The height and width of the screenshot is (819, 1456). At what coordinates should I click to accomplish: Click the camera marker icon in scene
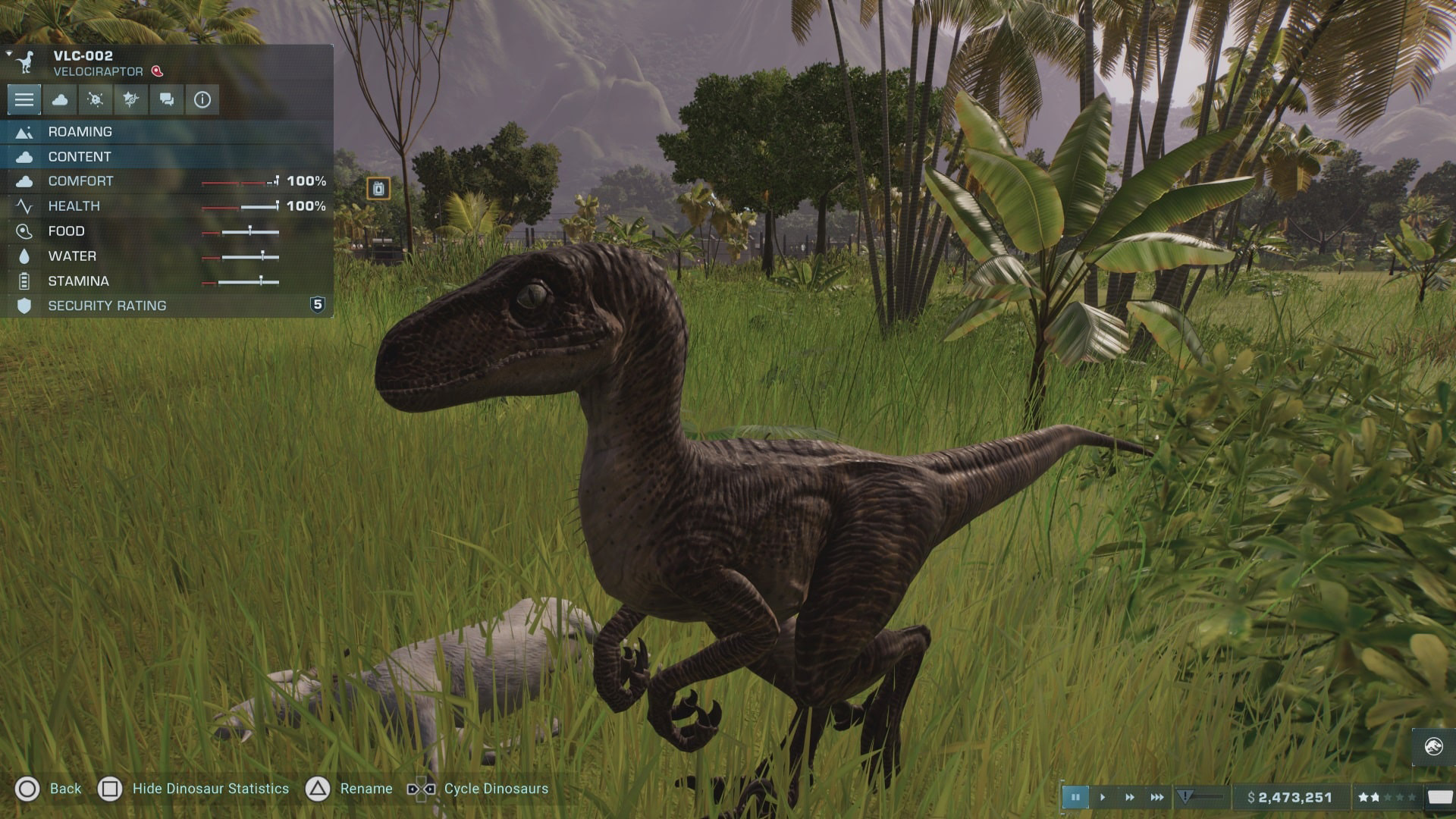378,188
